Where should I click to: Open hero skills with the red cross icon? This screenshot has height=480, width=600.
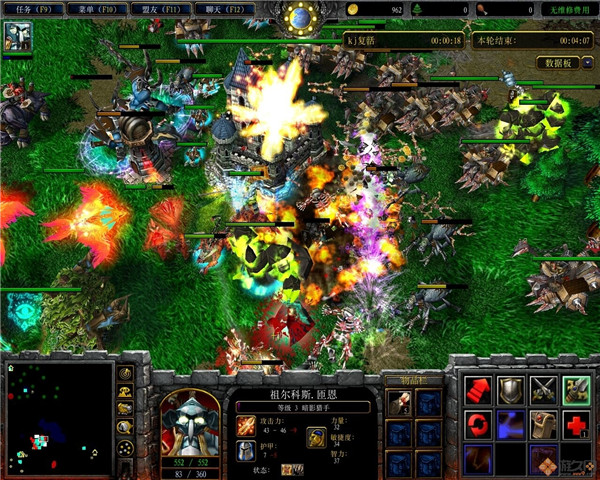pos(577,424)
